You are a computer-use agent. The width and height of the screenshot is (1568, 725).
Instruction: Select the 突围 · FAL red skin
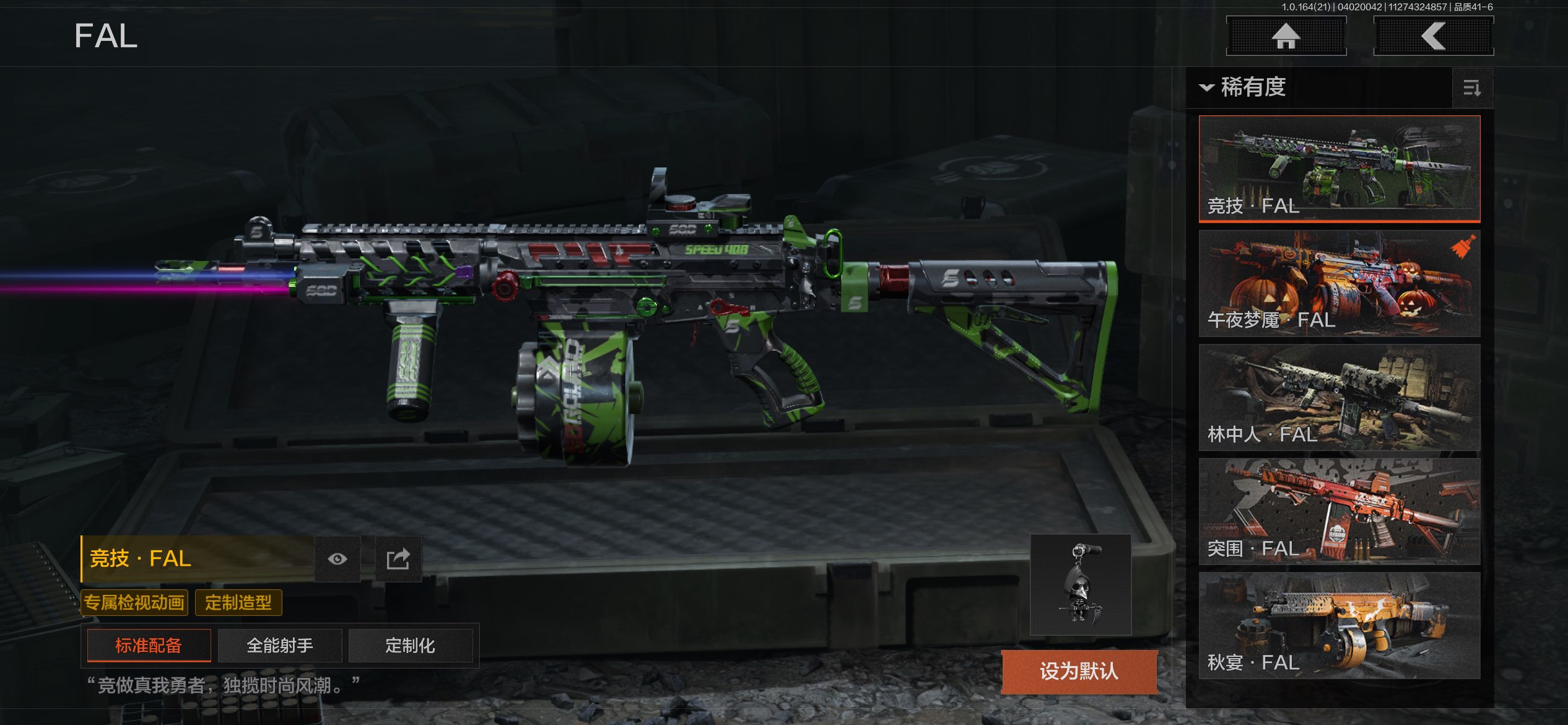point(1339,511)
